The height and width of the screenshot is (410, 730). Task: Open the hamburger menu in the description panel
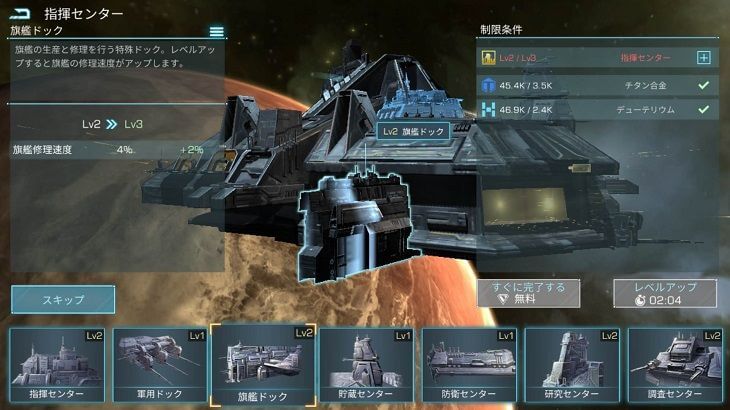coord(216,32)
